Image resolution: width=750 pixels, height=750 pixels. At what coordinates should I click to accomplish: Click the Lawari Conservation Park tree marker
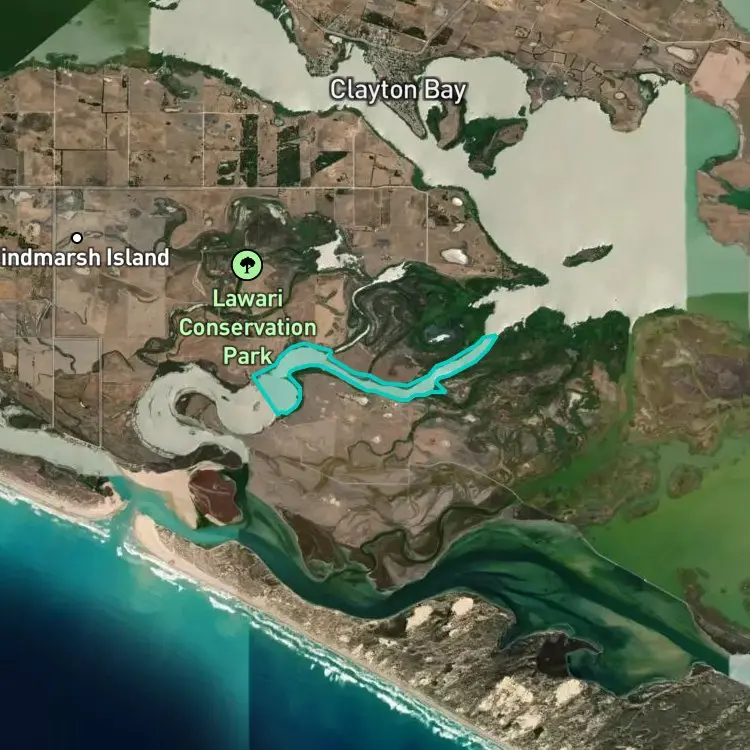246,264
